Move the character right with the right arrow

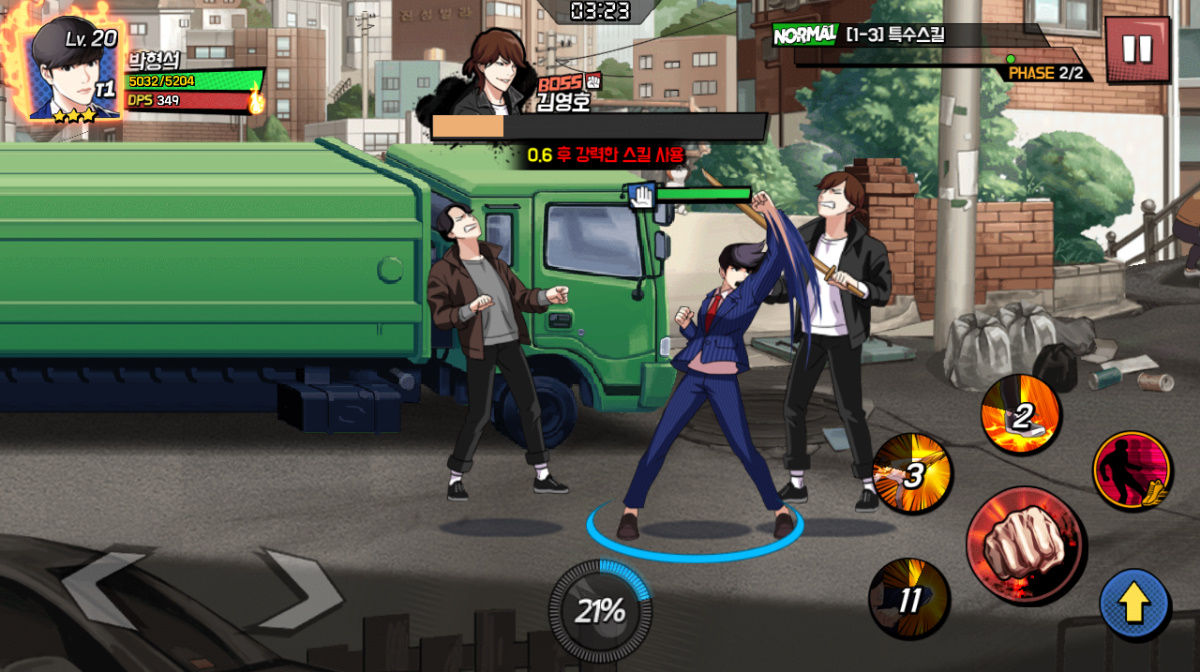pyautogui.click(x=297, y=590)
